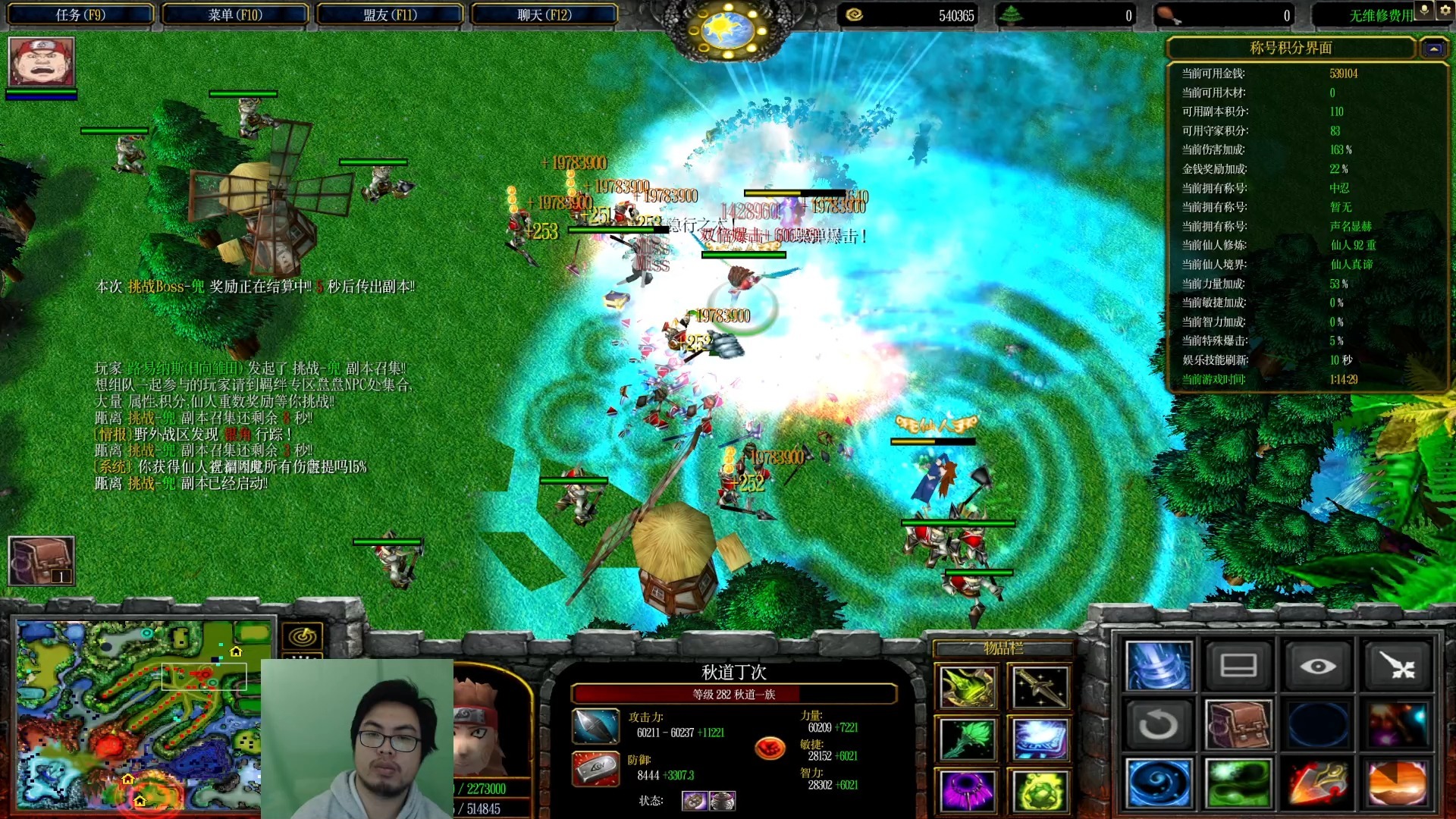Open the 盟友 (F11) allies menu
Screen dimensions: 1456x819
pos(390,14)
